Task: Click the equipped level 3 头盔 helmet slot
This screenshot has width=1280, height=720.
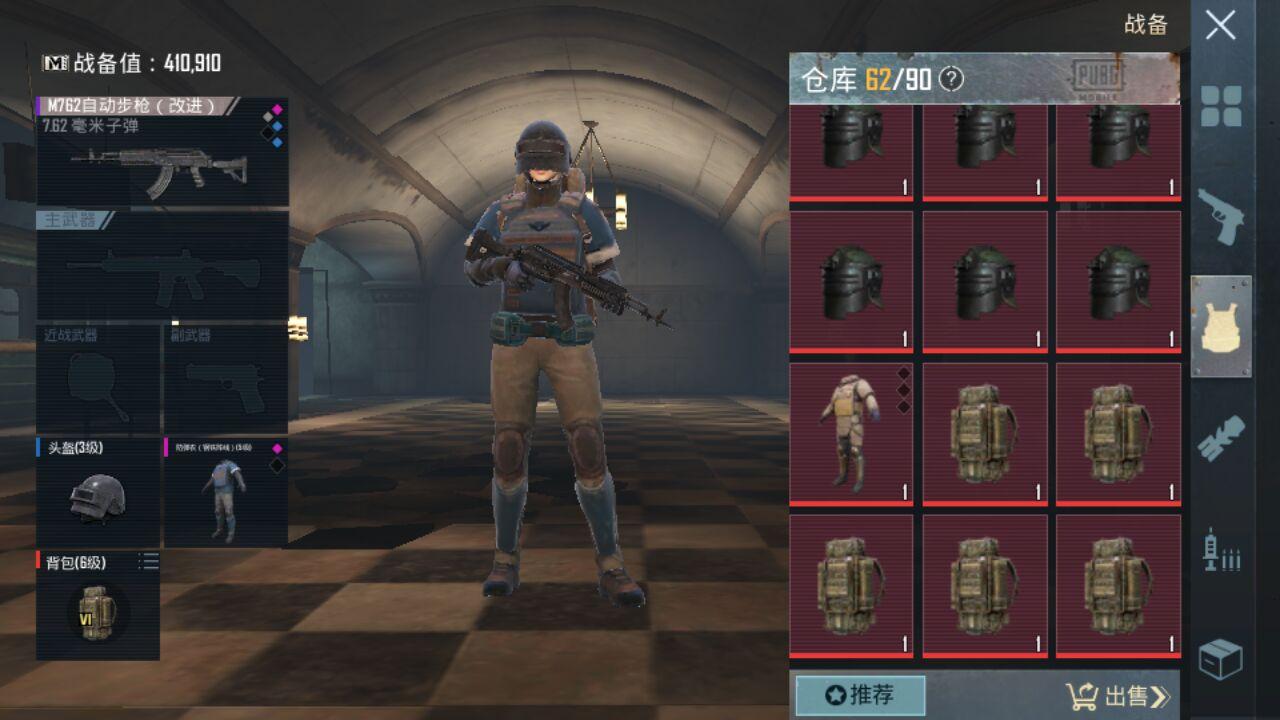Action: point(98,492)
